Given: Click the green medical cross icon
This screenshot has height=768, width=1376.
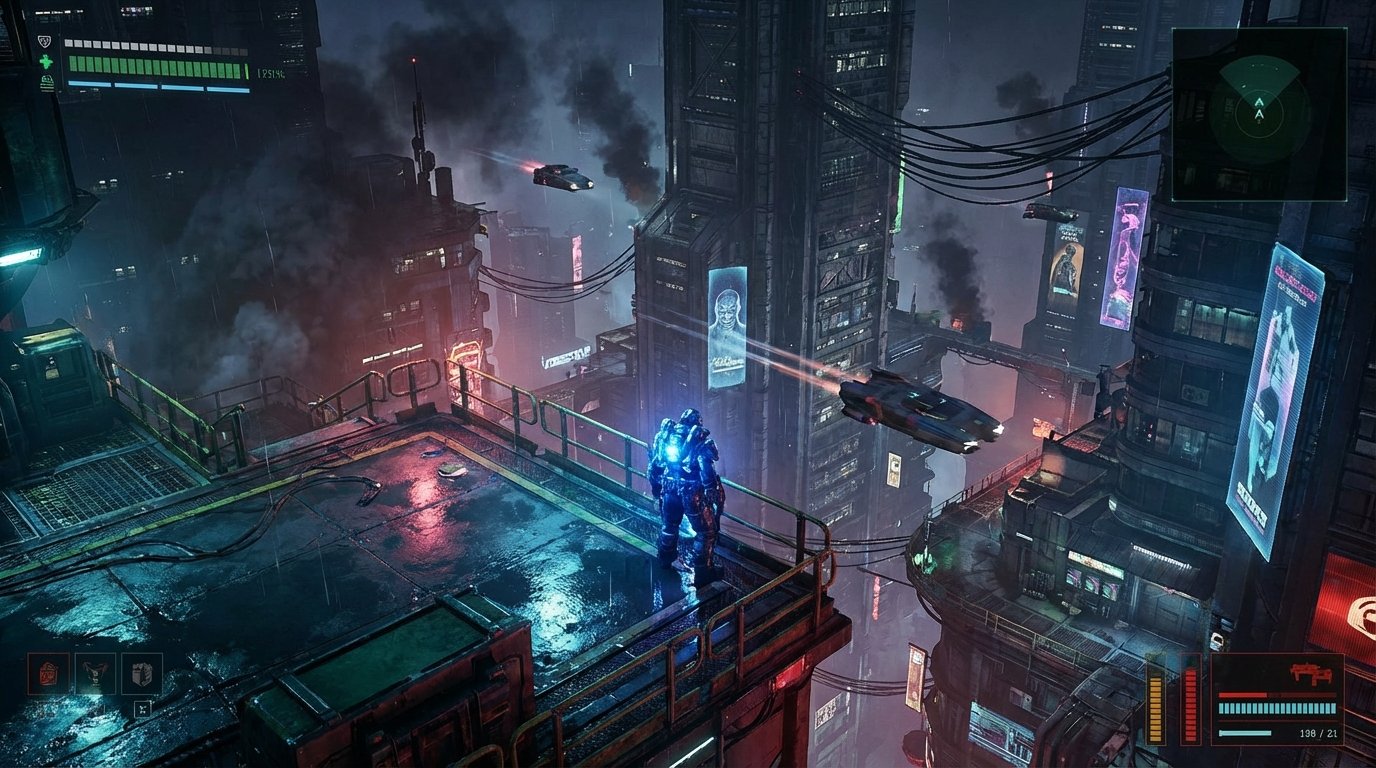Looking at the screenshot, I should (x=45, y=61).
